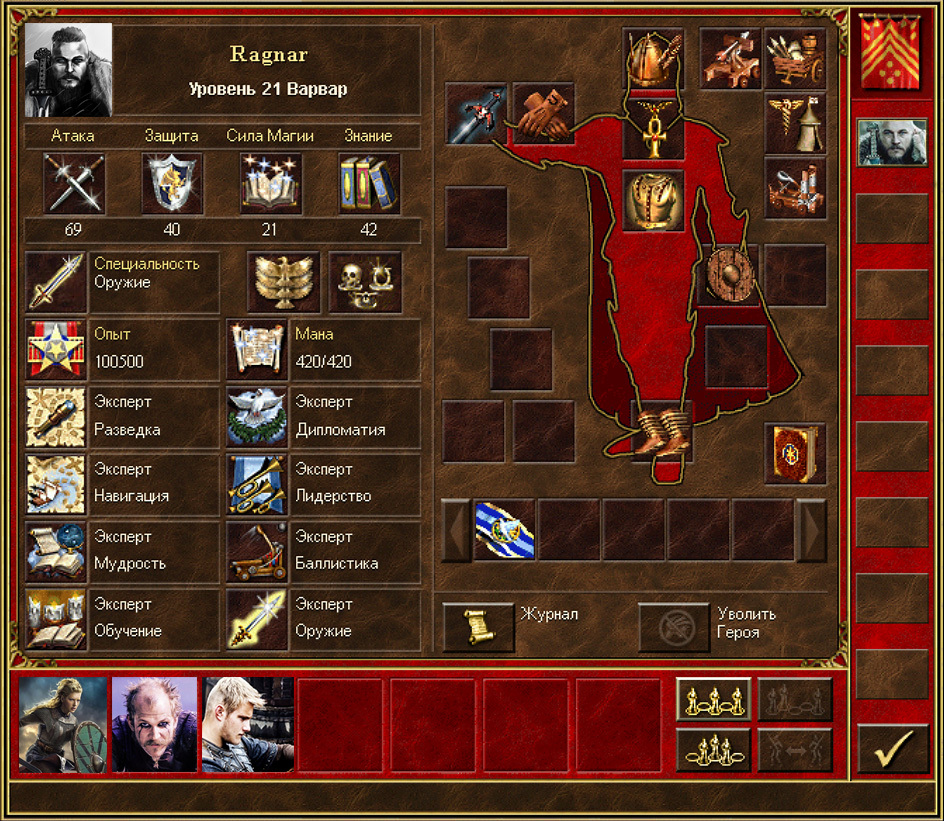Viewport: 944px width, 821px height.
Task: Select the boots equipment slot
Action: pos(662,430)
